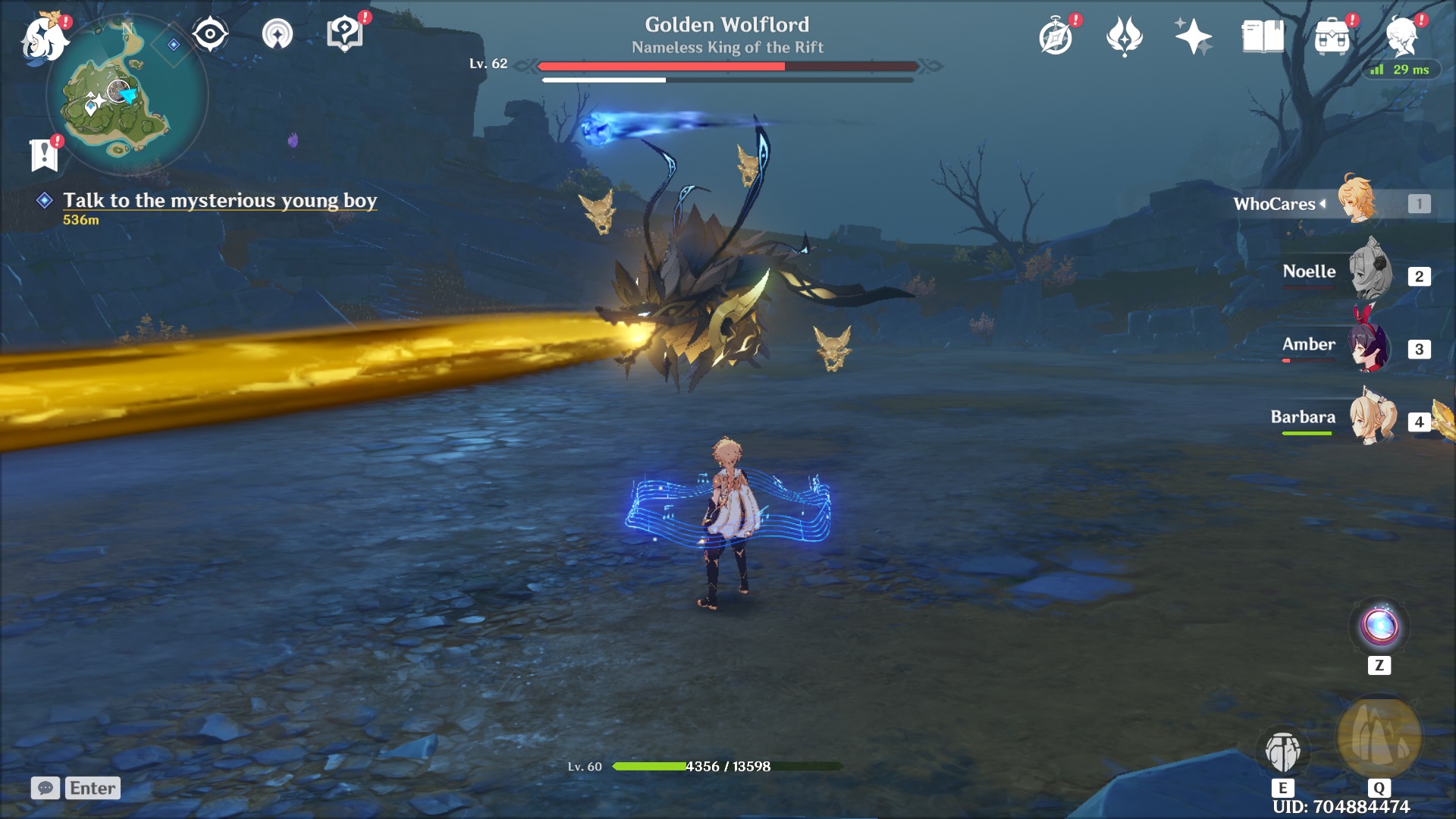Image resolution: width=1456 pixels, height=819 pixels.
Task: Open the tutorial map-pin icon
Action: 344,34
